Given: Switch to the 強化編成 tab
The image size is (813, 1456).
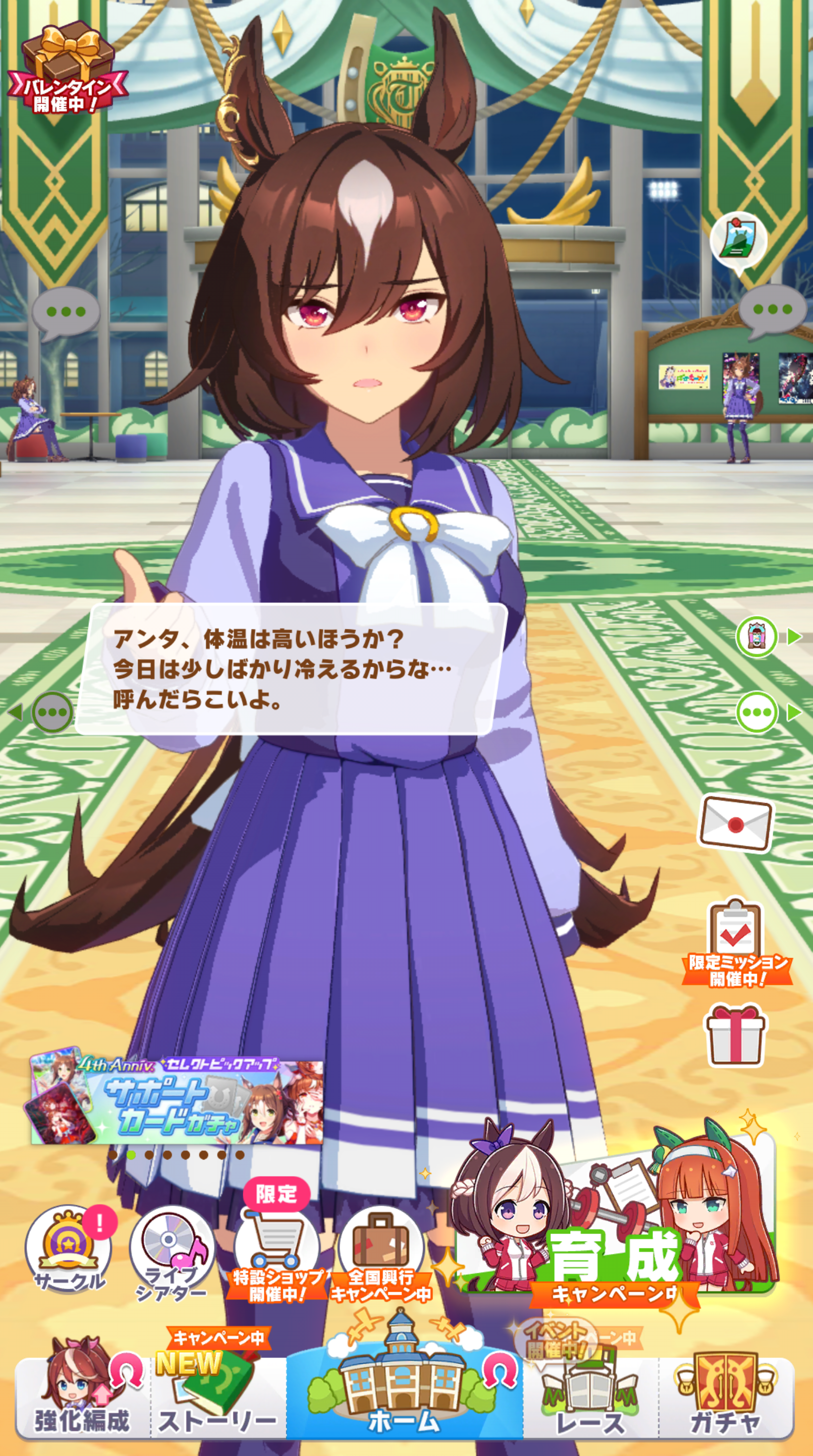Looking at the screenshot, I should 82,1396.
